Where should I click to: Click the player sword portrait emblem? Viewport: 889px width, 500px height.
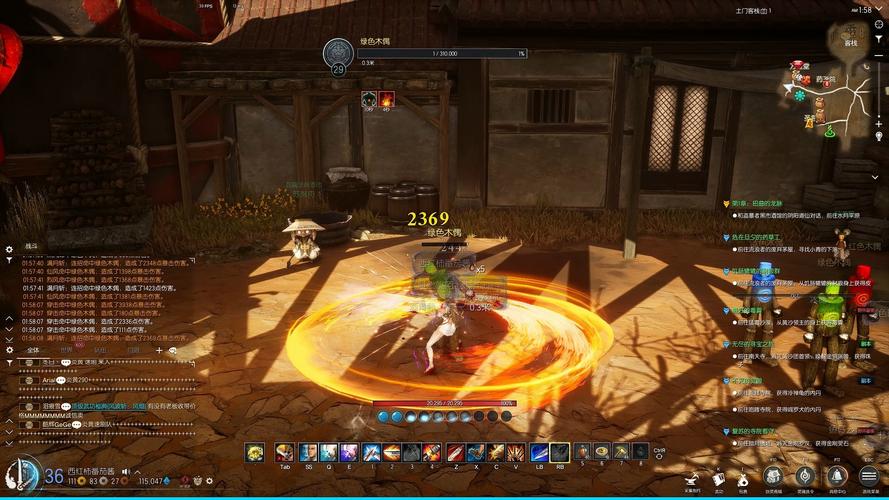click(20, 474)
